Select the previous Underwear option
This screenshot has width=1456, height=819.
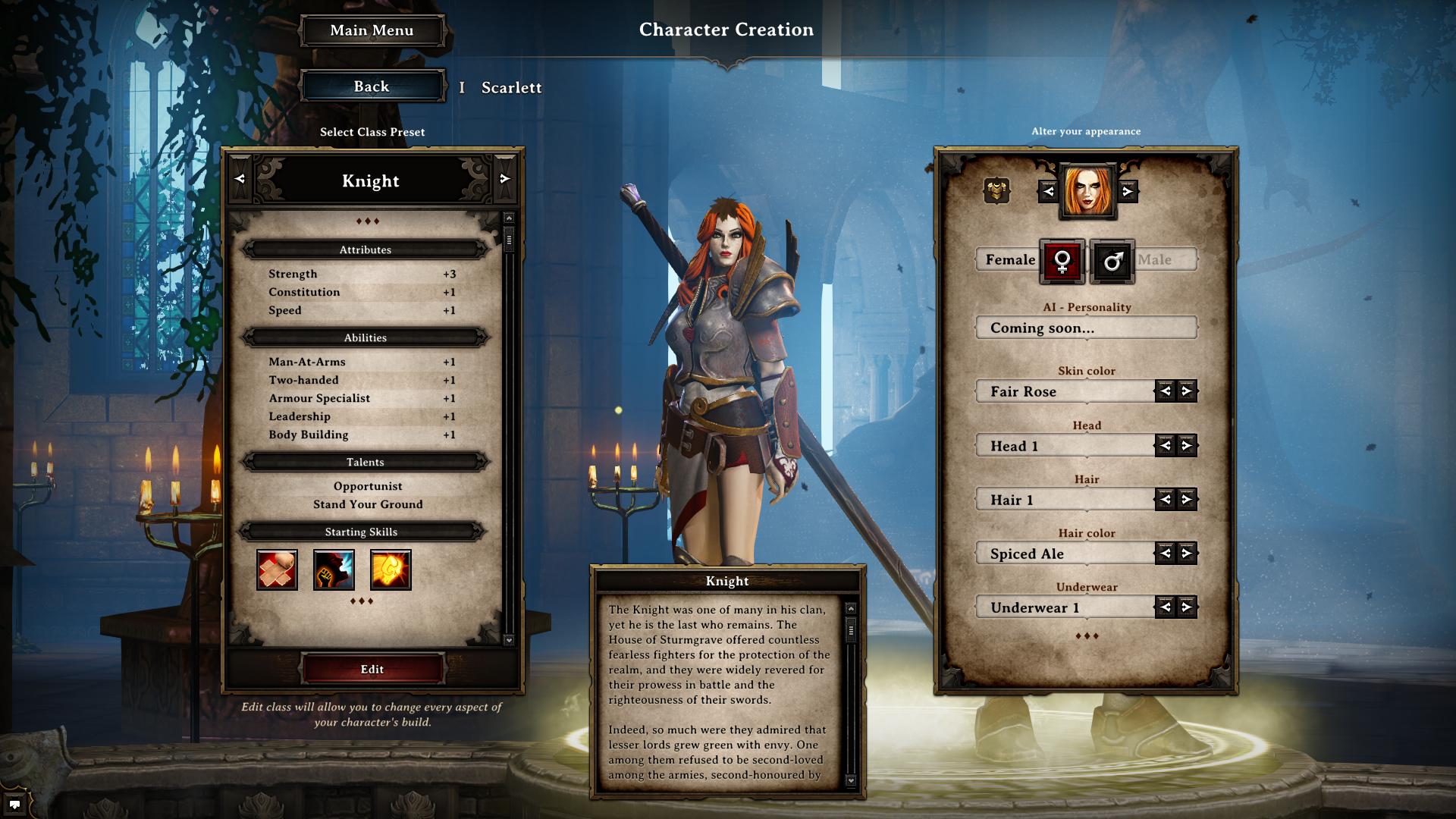(x=1166, y=607)
